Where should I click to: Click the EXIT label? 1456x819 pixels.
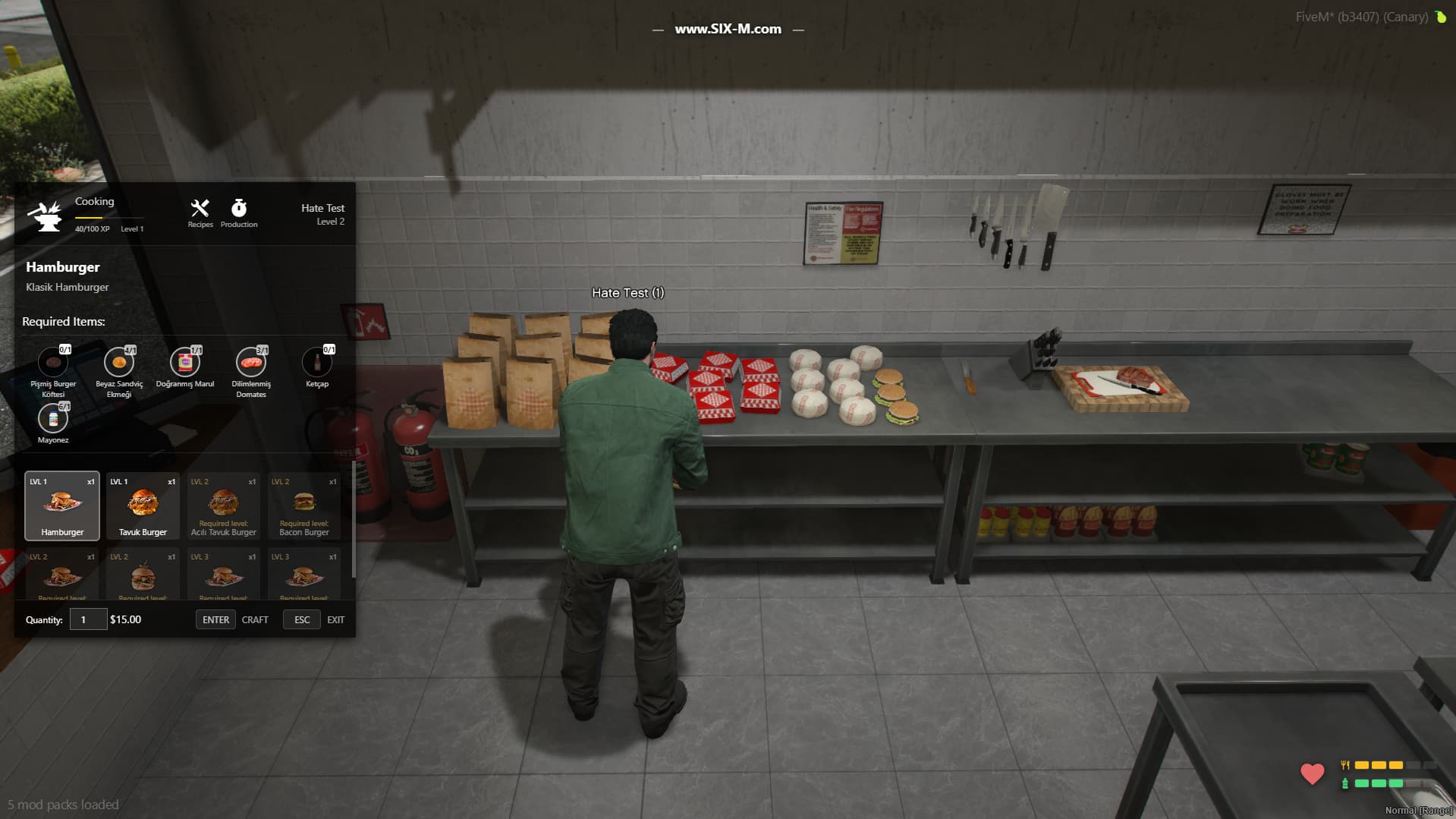coord(335,619)
